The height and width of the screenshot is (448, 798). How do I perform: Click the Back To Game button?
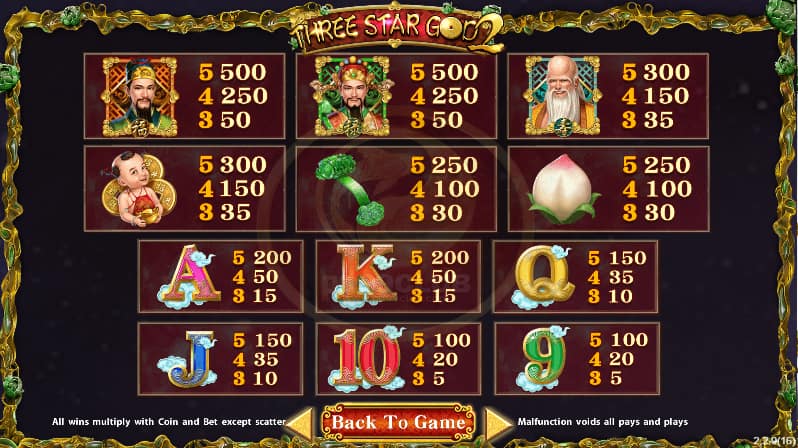(x=398, y=422)
